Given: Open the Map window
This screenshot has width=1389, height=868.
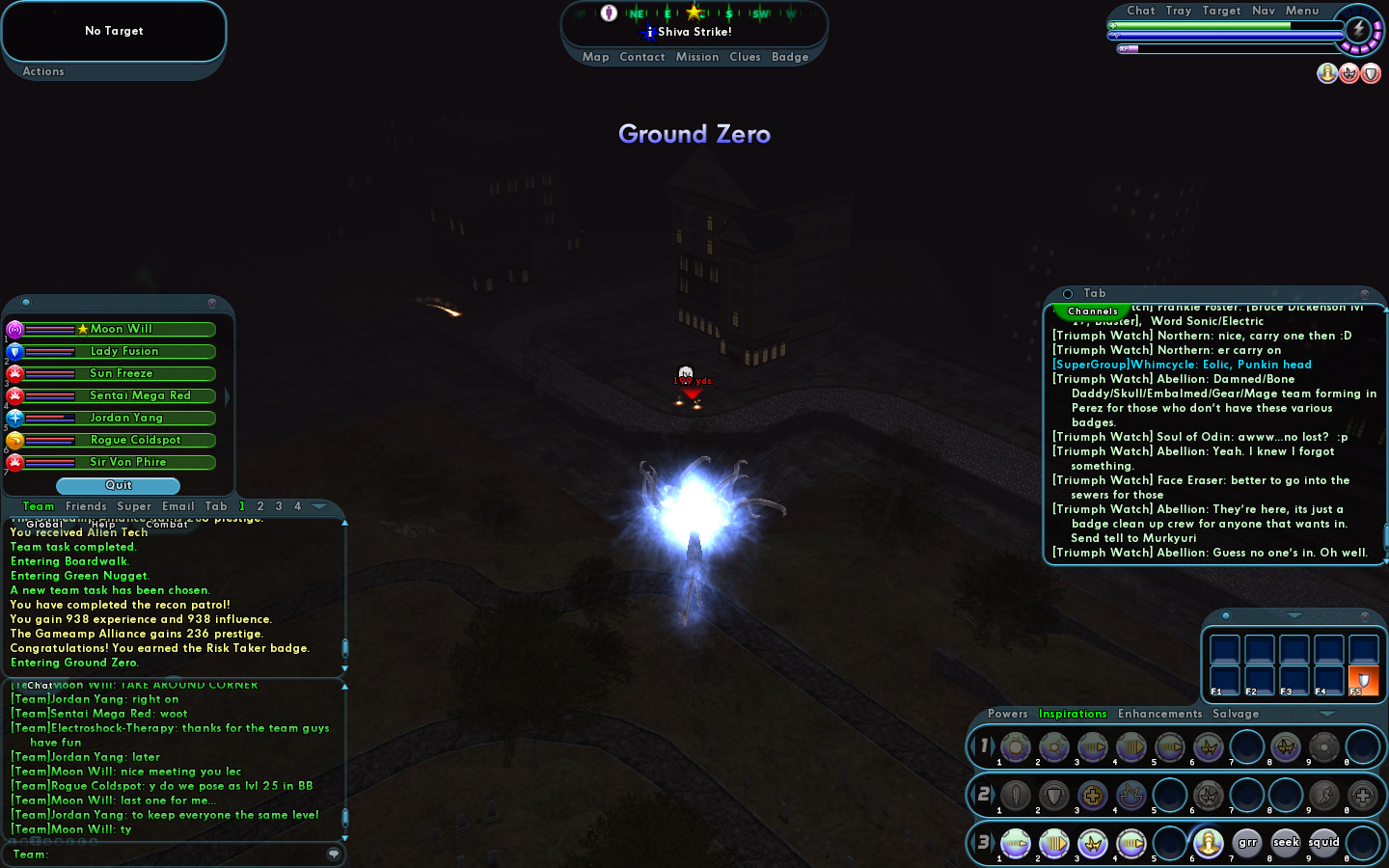Looking at the screenshot, I should (x=595, y=57).
